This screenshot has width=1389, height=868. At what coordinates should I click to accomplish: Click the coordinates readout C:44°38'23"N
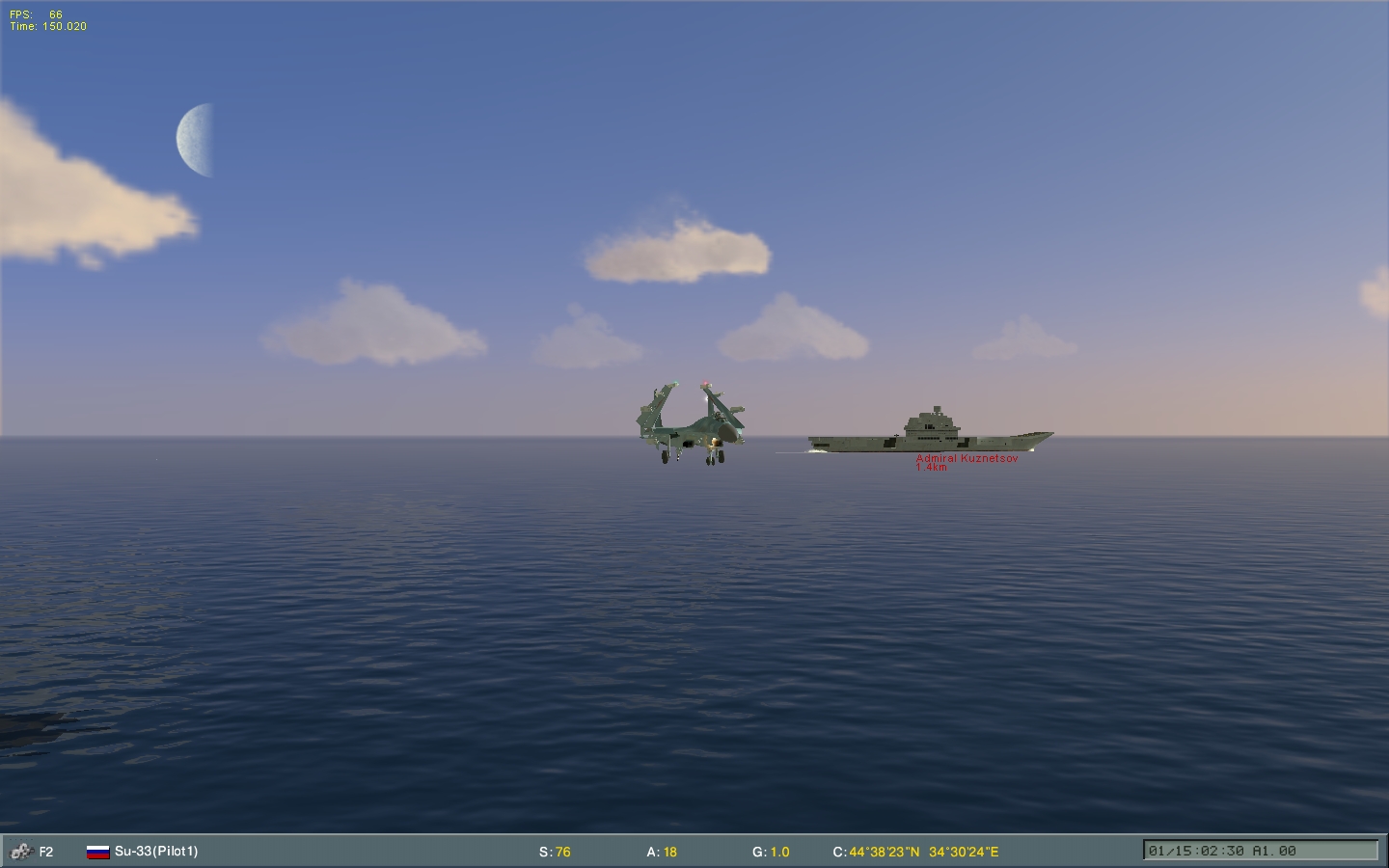878,852
